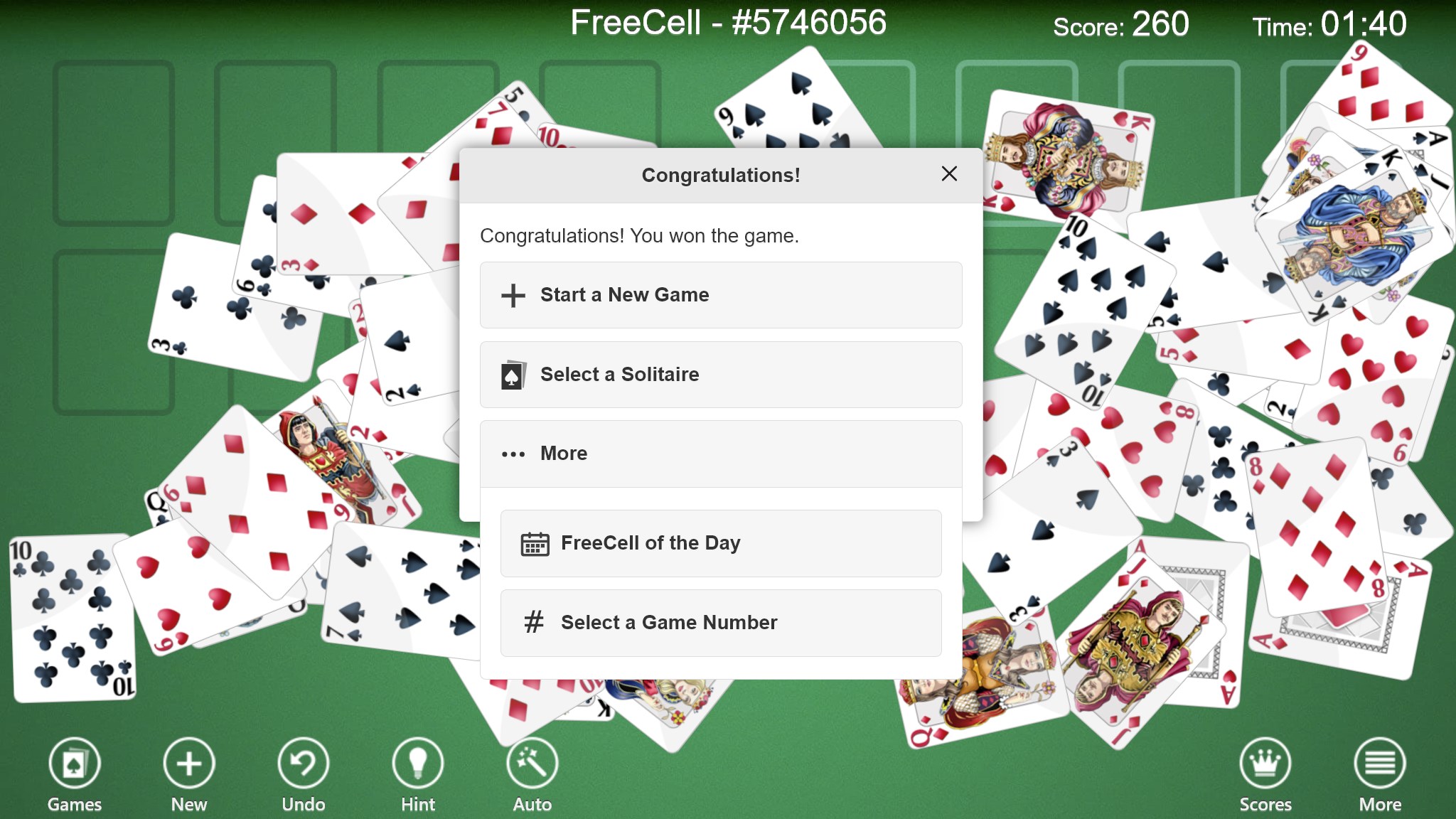Expand the More section in the dialog
1456x819 pixels.
[x=720, y=453]
